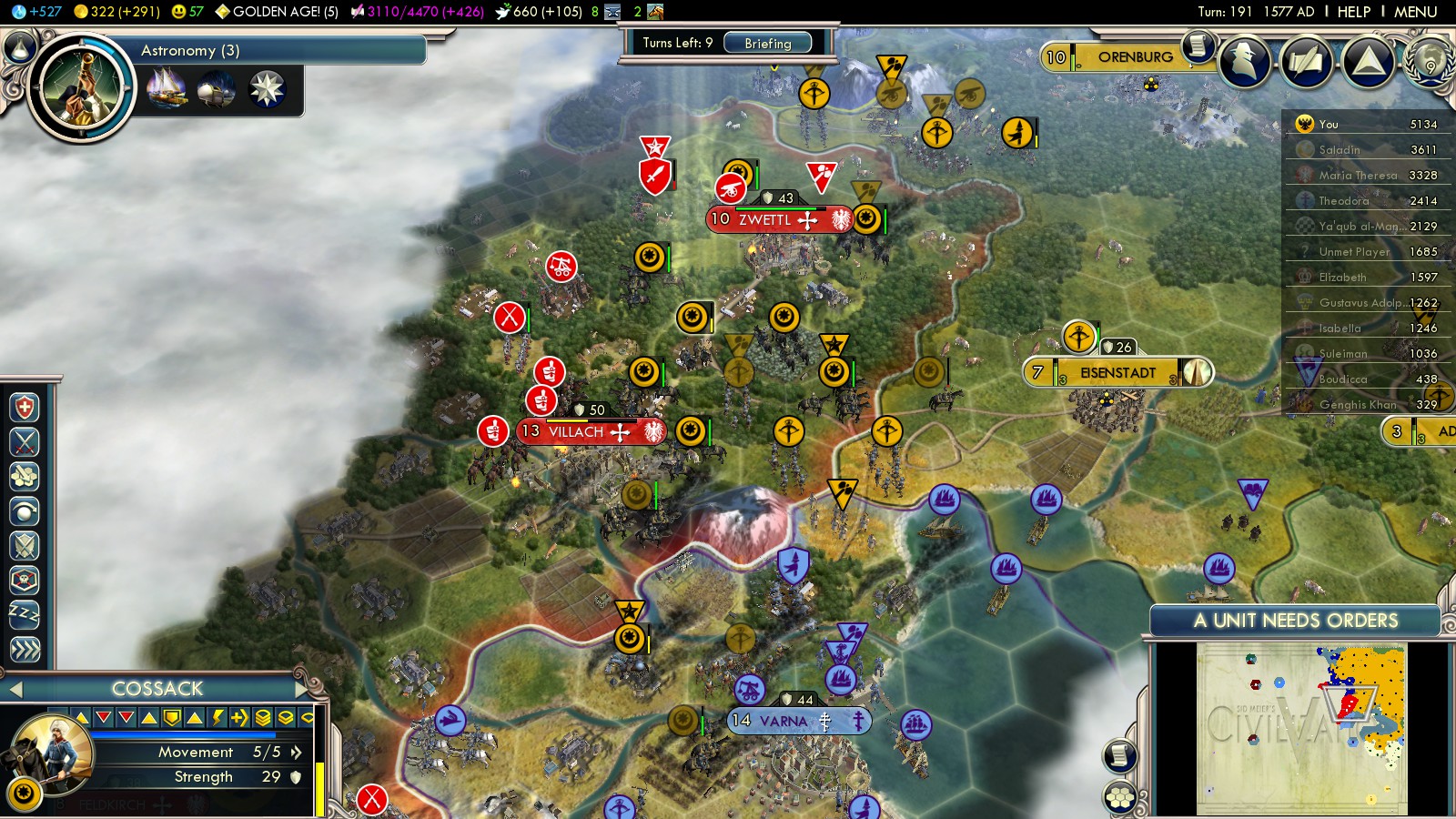Put the Cossack to sleep
Image resolution: width=1456 pixels, height=819 pixels.
point(25,614)
